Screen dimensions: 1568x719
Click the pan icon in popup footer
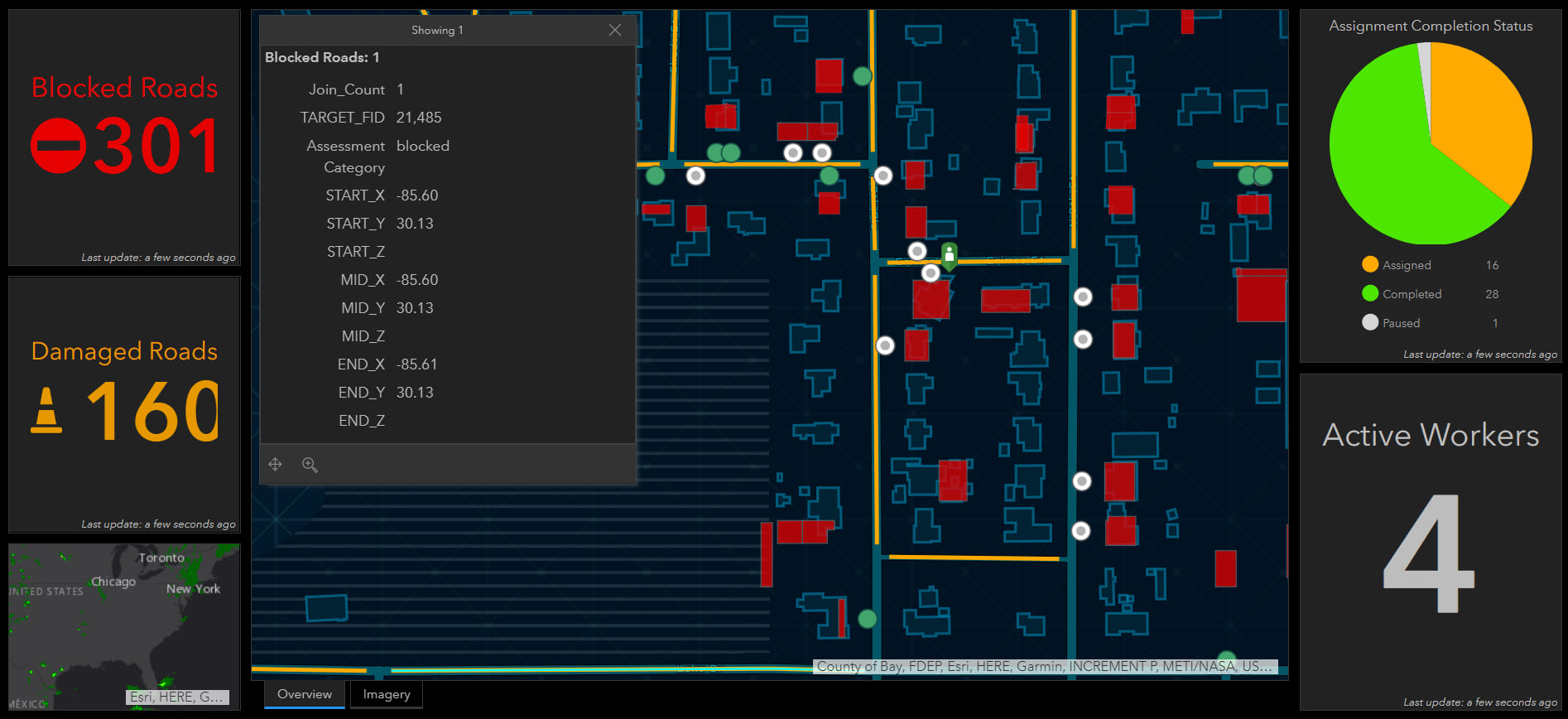pos(276,465)
